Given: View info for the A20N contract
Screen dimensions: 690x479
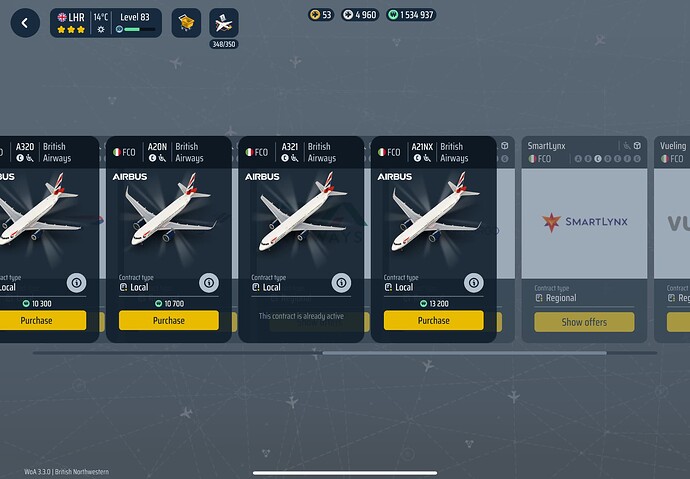Looking at the screenshot, I should [208, 283].
